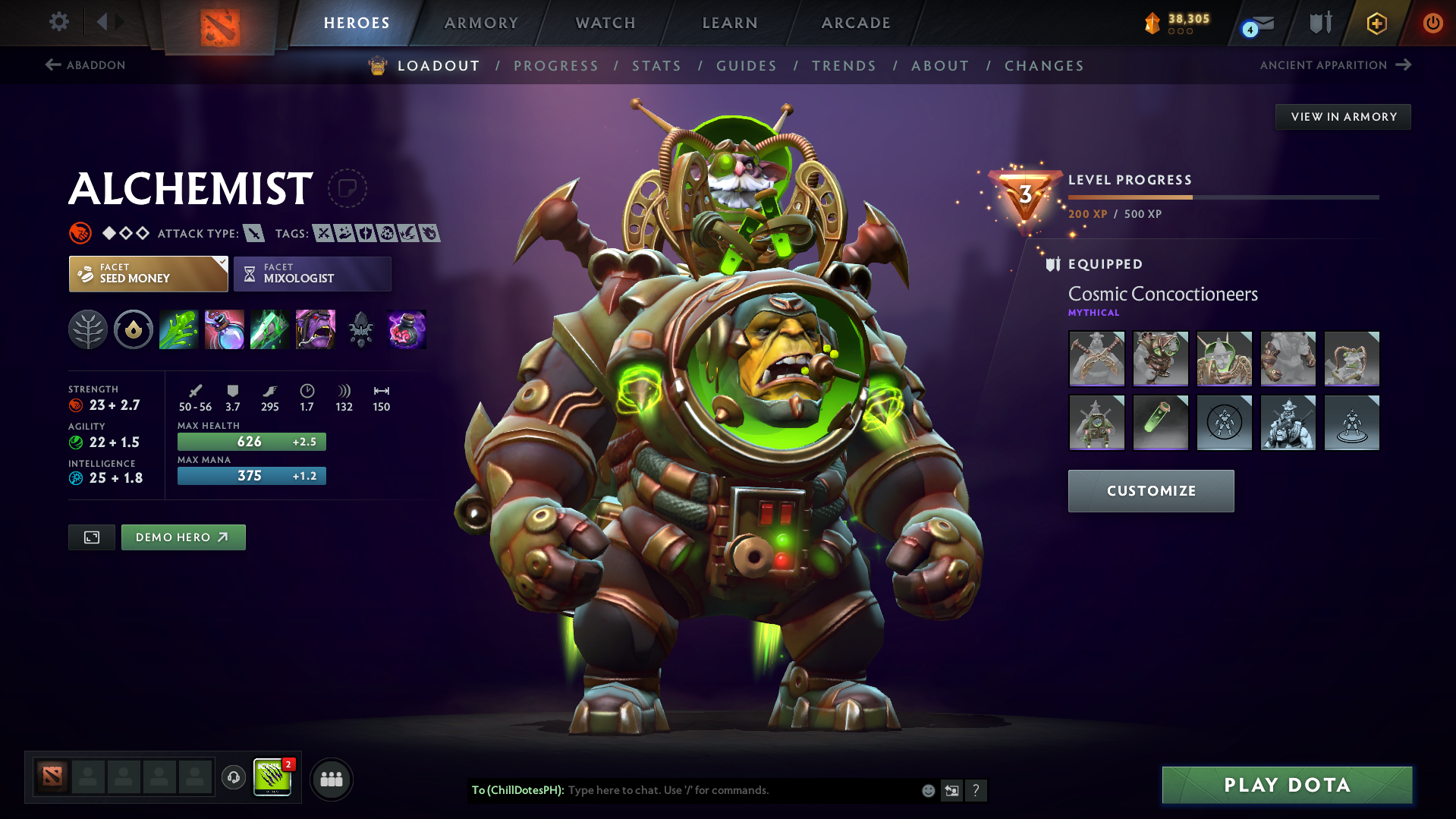Viewport: 1456px width, 819px height.
Task: Switch to the ARMORY tab
Action: click(x=481, y=23)
